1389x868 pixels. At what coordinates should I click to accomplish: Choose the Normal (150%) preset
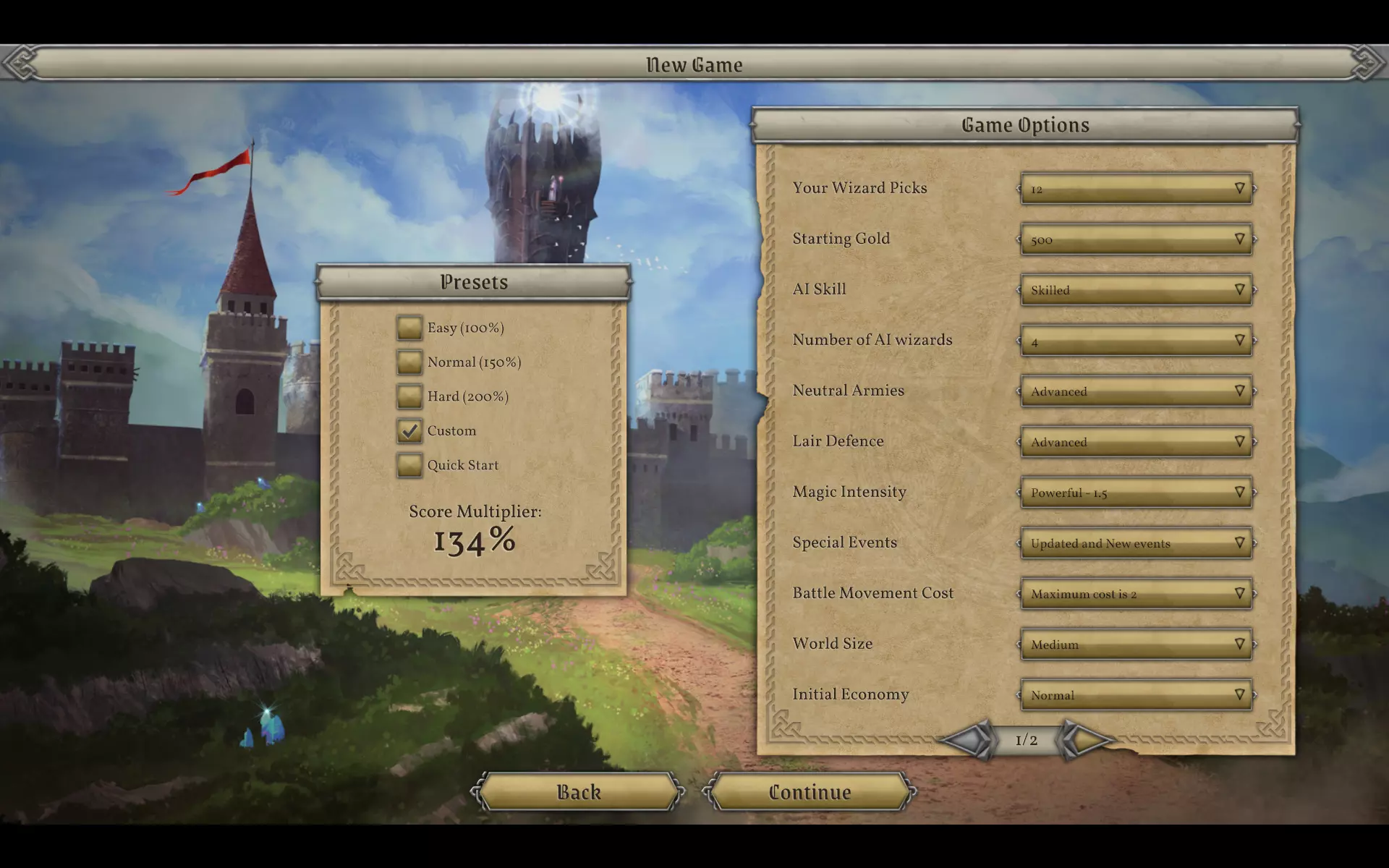tap(409, 362)
